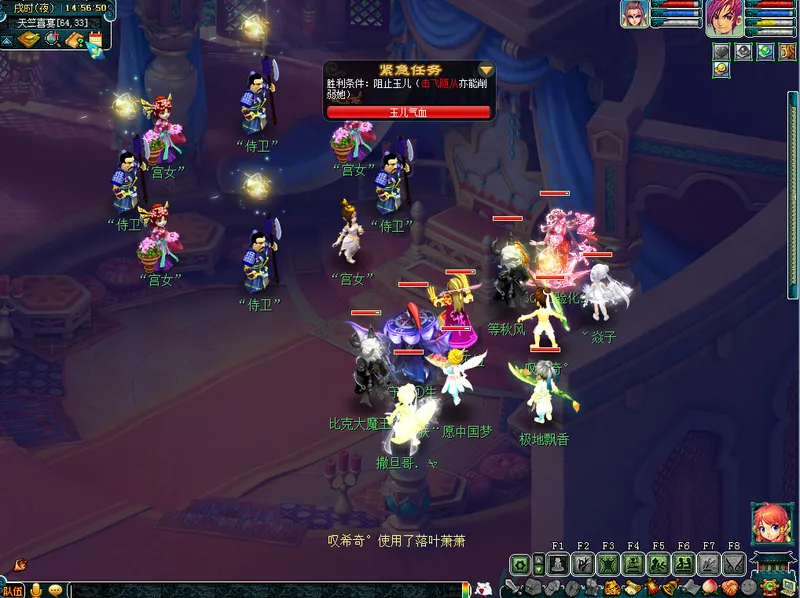Select the pet portrait in top bar
This screenshot has width=800, height=598.
pos(634,14)
